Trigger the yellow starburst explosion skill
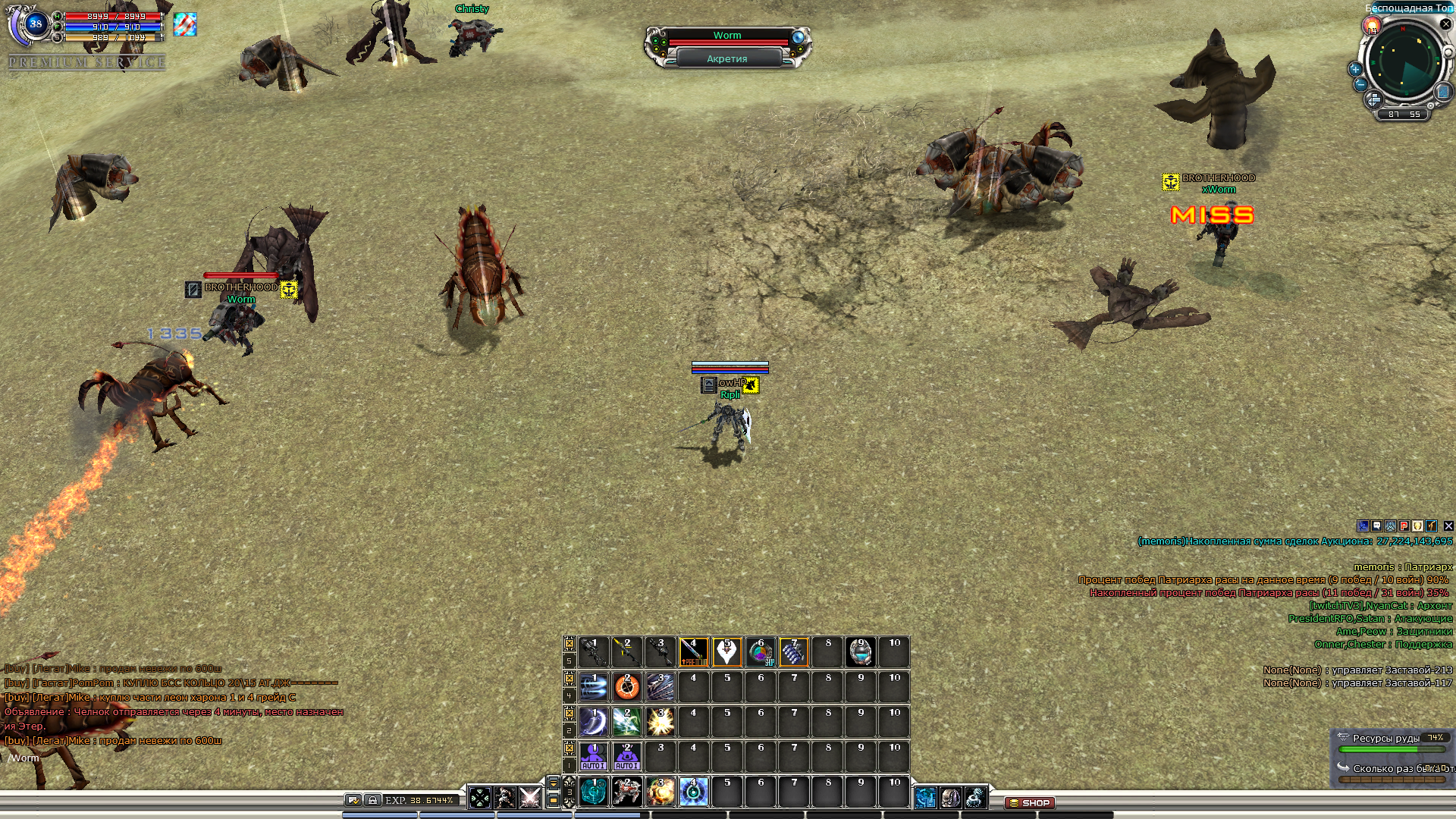The width and height of the screenshot is (1456, 819). (660, 722)
